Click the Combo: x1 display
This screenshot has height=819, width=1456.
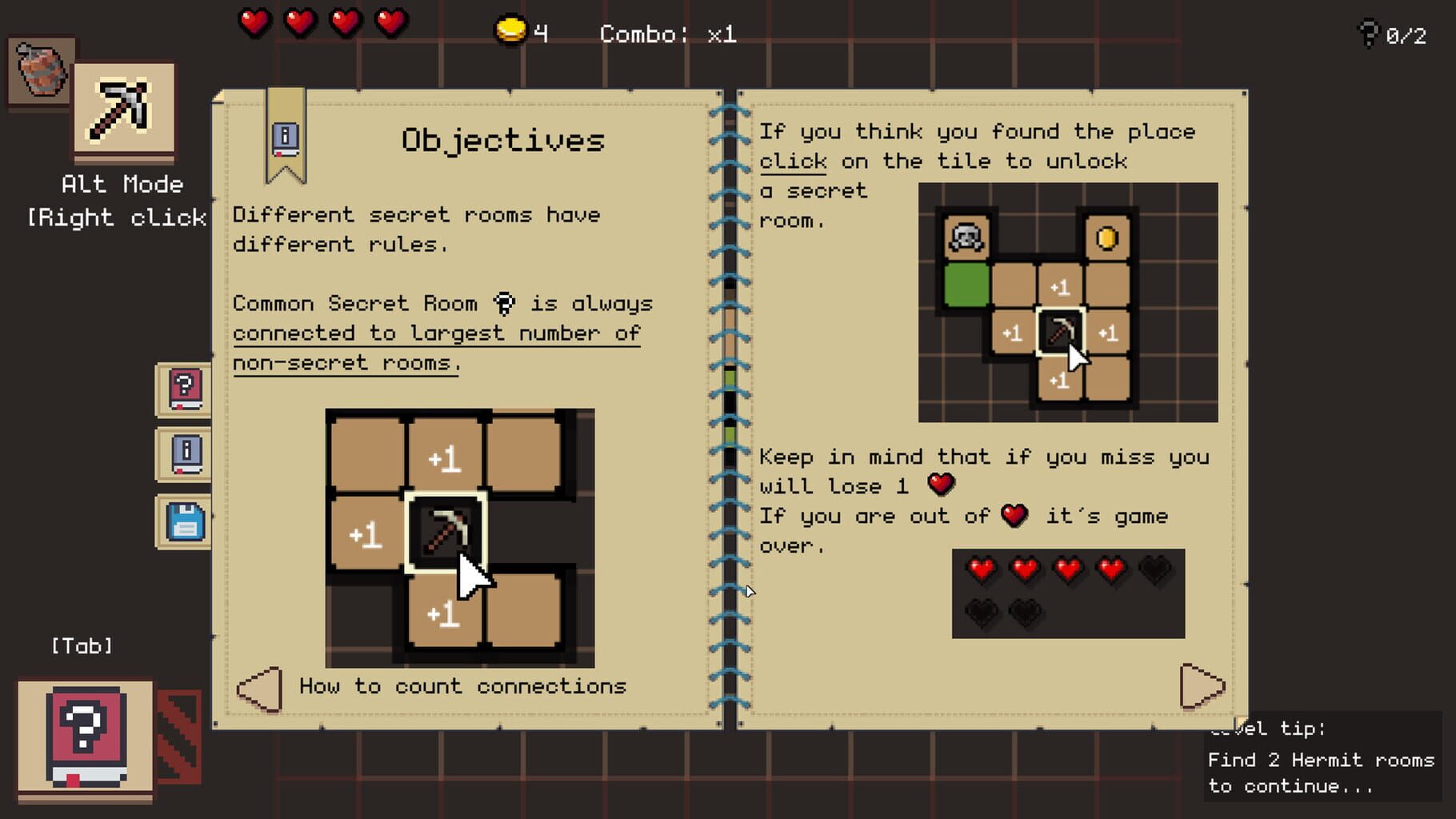click(666, 34)
